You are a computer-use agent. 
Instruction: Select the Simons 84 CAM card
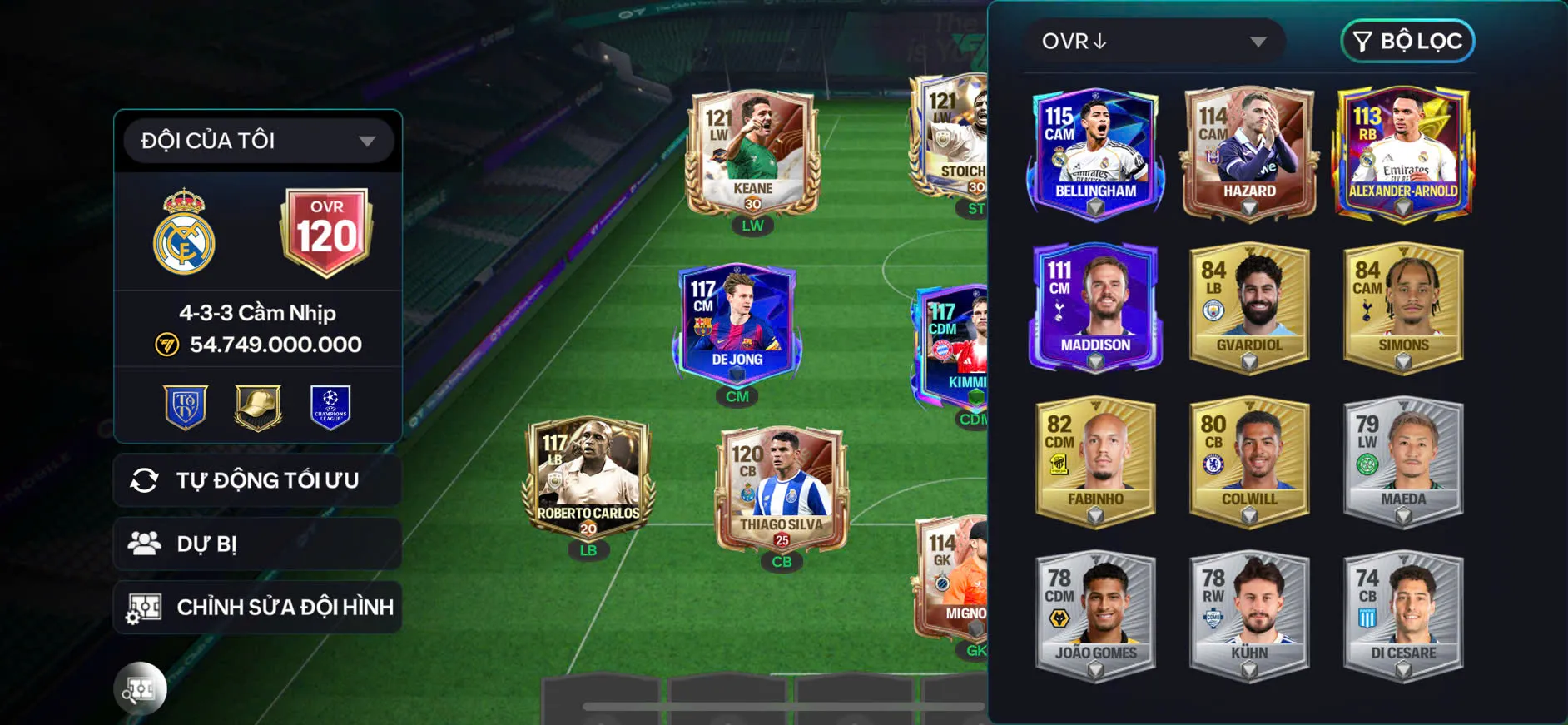(1403, 307)
